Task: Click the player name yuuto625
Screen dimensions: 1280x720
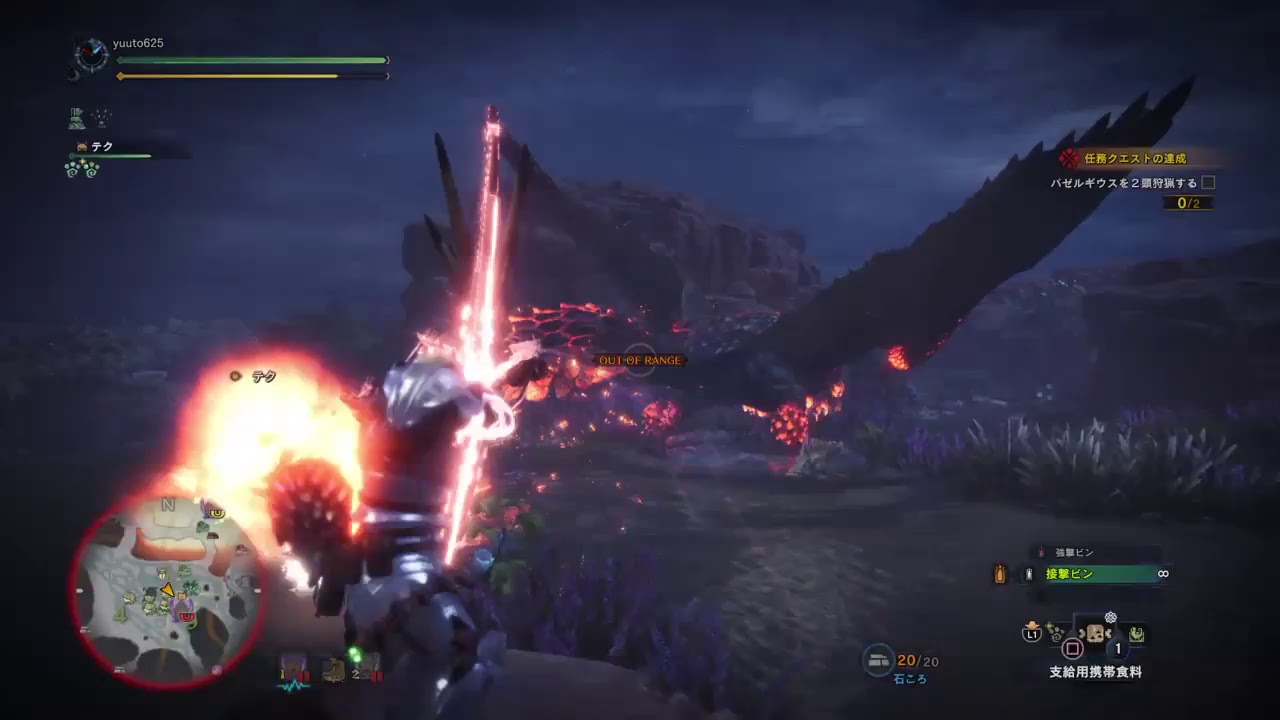Action: point(137,43)
